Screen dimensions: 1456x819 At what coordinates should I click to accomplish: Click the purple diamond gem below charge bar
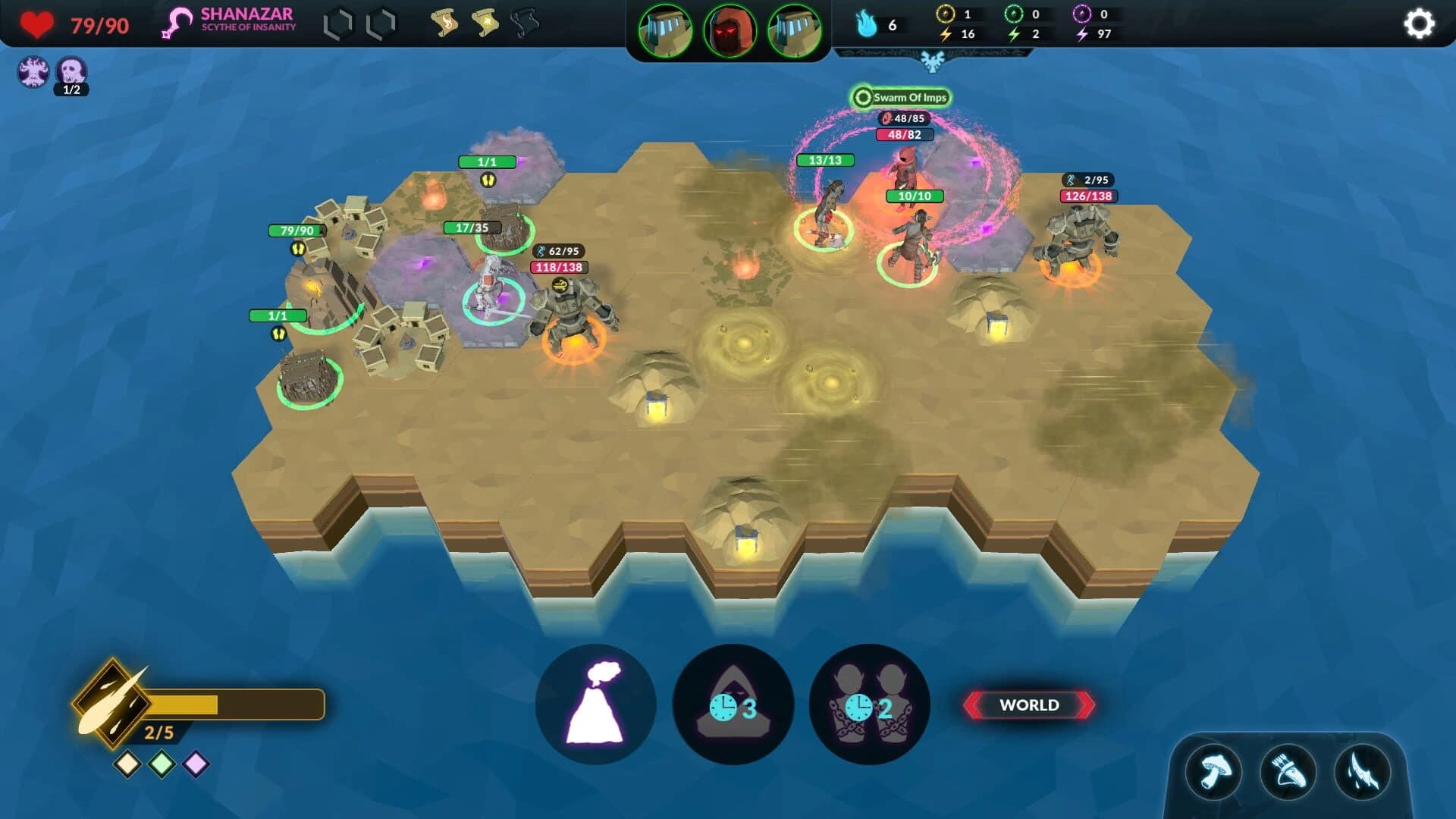tap(196, 764)
